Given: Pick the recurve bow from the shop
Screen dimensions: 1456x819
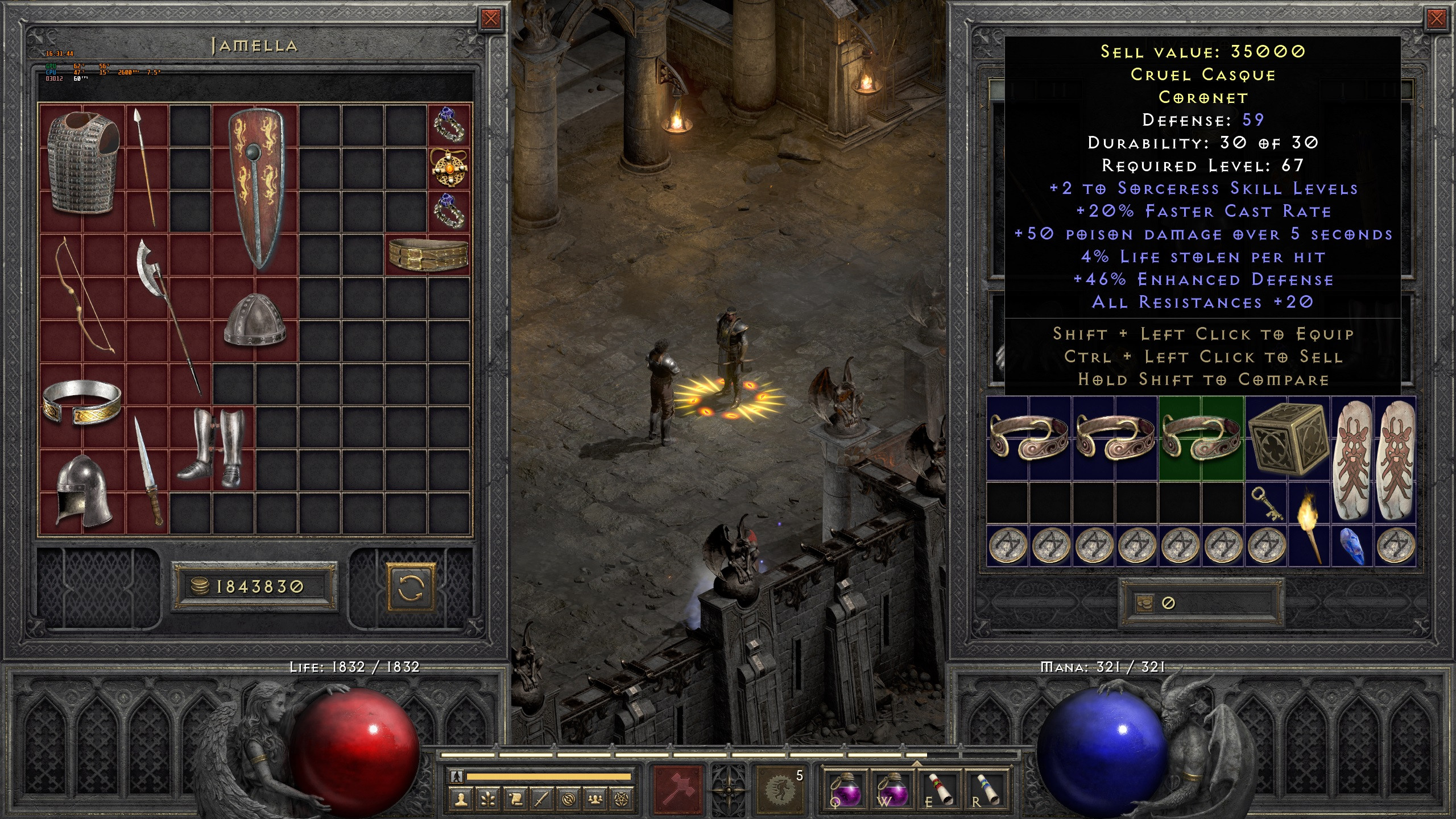Looking at the screenshot, I should 84,296.
